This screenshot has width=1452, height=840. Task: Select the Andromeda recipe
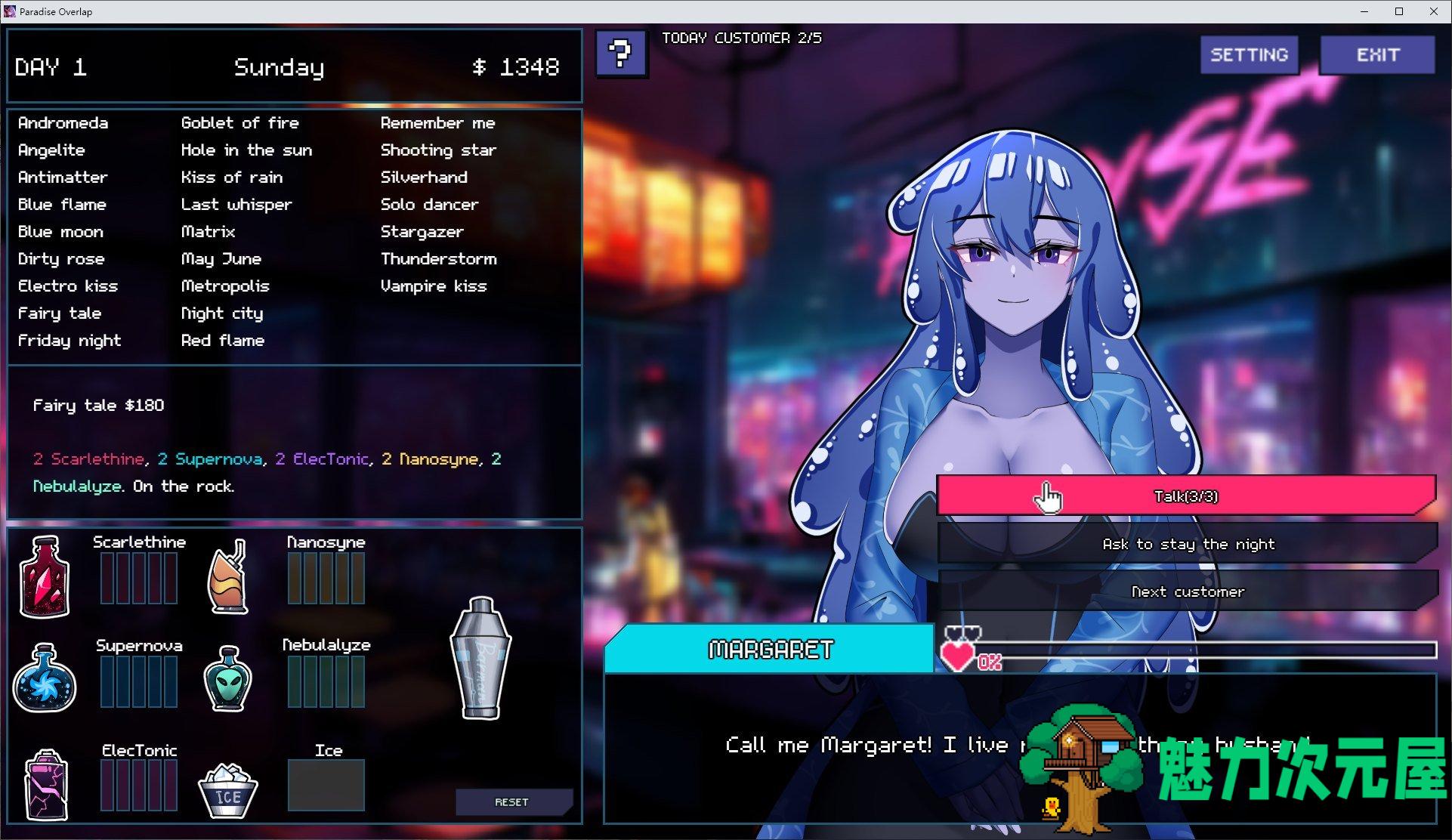pyautogui.click(x=63, y=123)
